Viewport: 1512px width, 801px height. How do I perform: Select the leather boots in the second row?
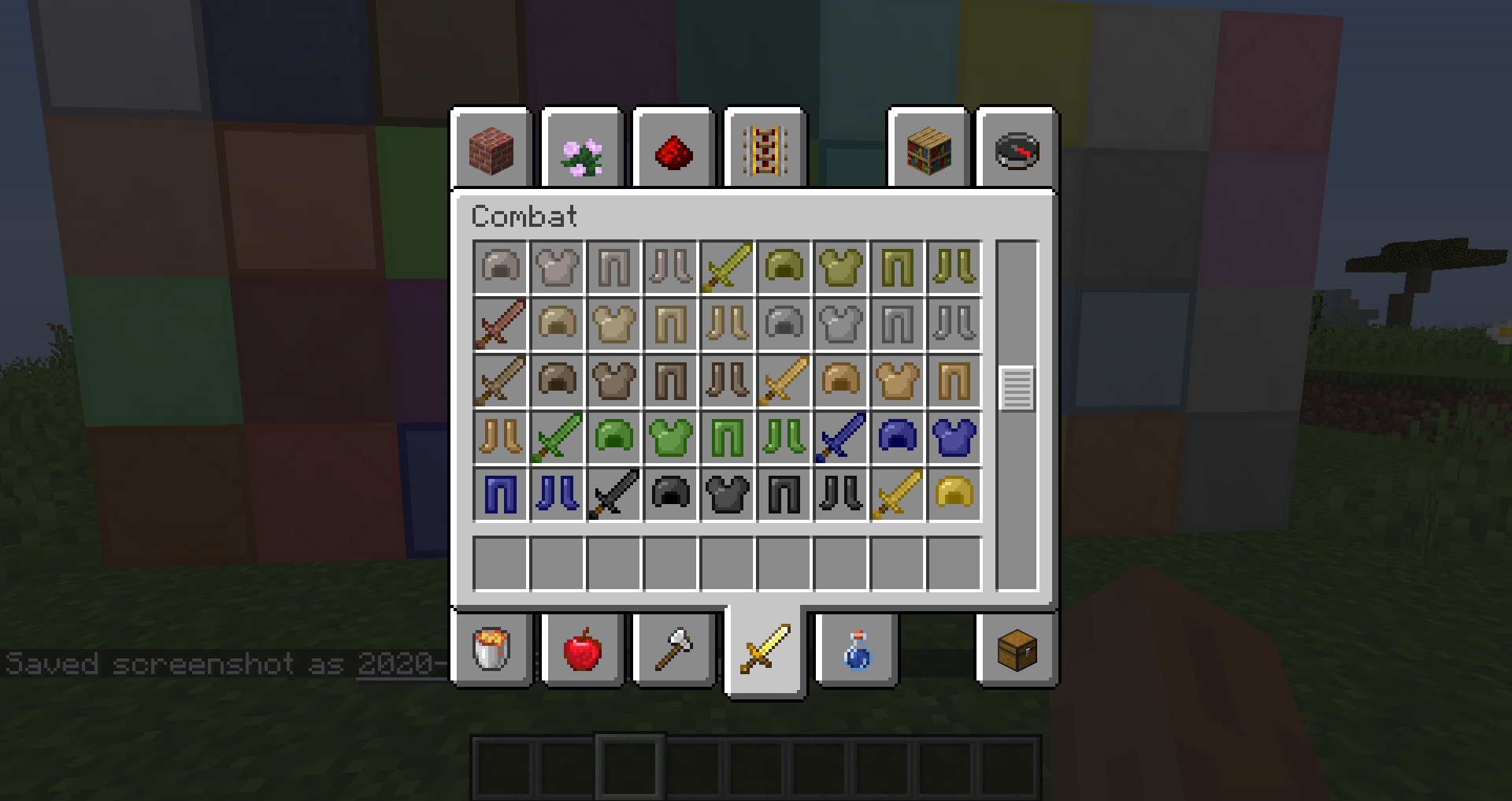(x=727, y=324)
